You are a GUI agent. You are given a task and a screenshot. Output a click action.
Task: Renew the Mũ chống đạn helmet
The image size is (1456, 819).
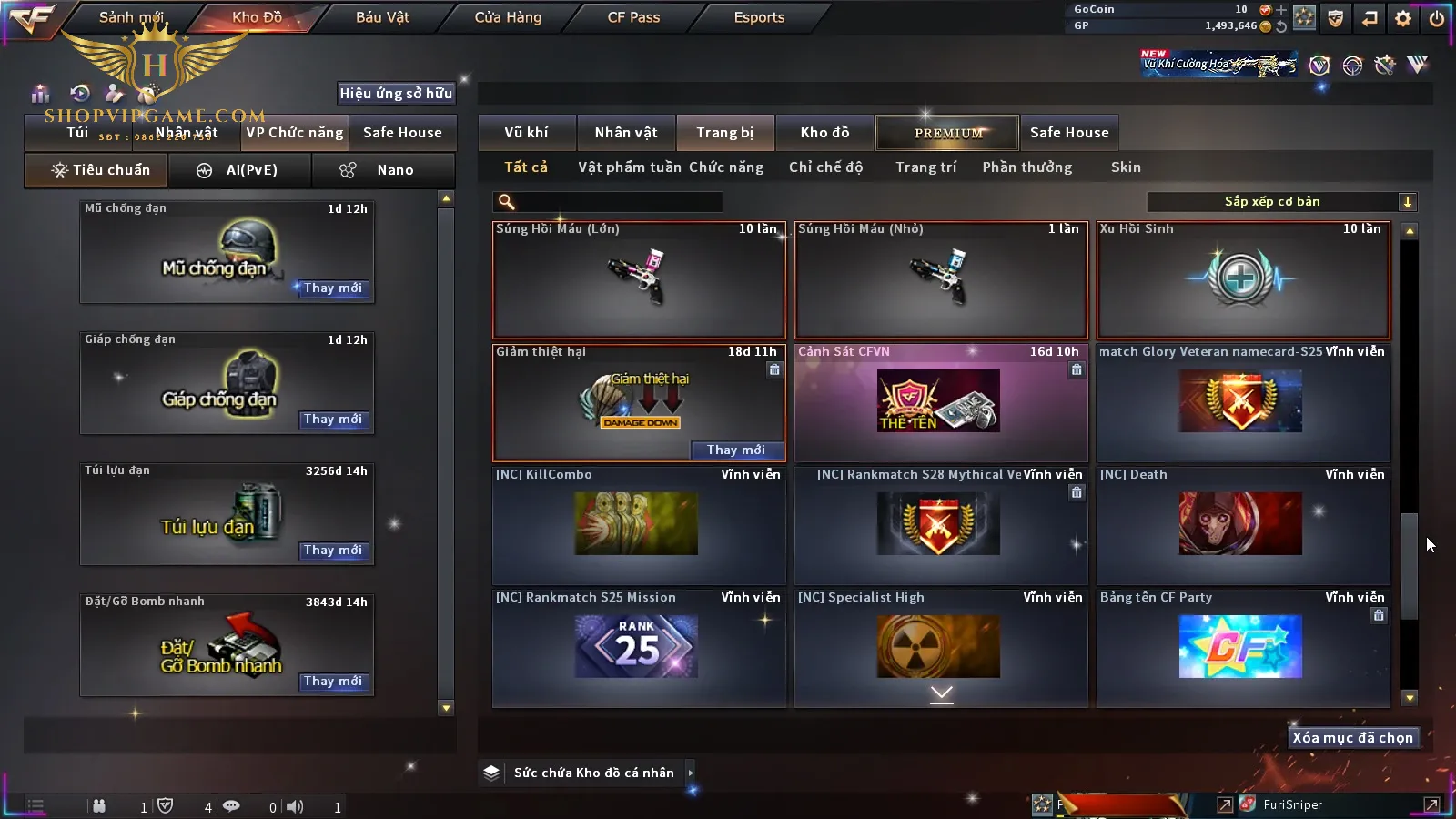click(x=333, y=288)
